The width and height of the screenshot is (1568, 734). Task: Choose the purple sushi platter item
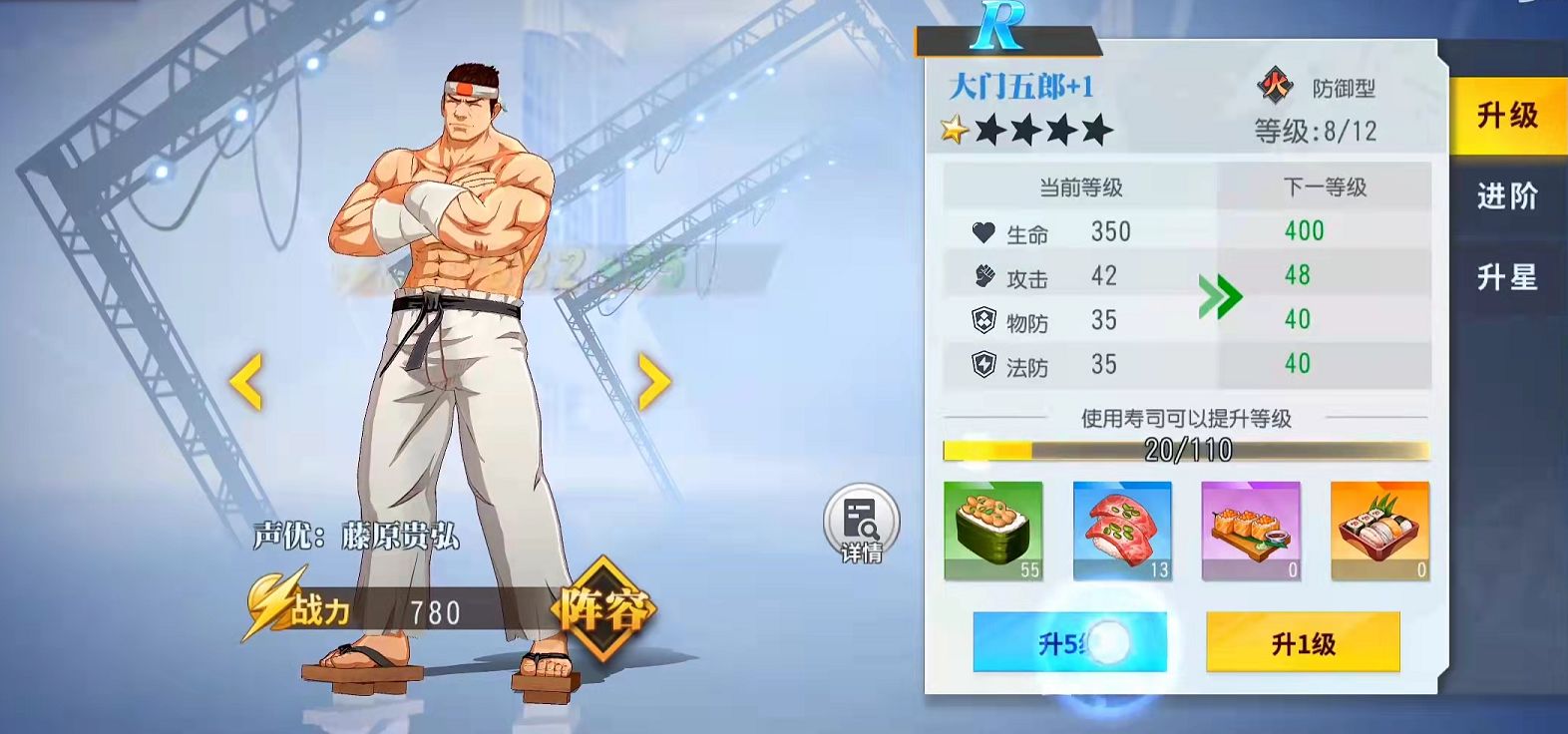(1251, 531)
